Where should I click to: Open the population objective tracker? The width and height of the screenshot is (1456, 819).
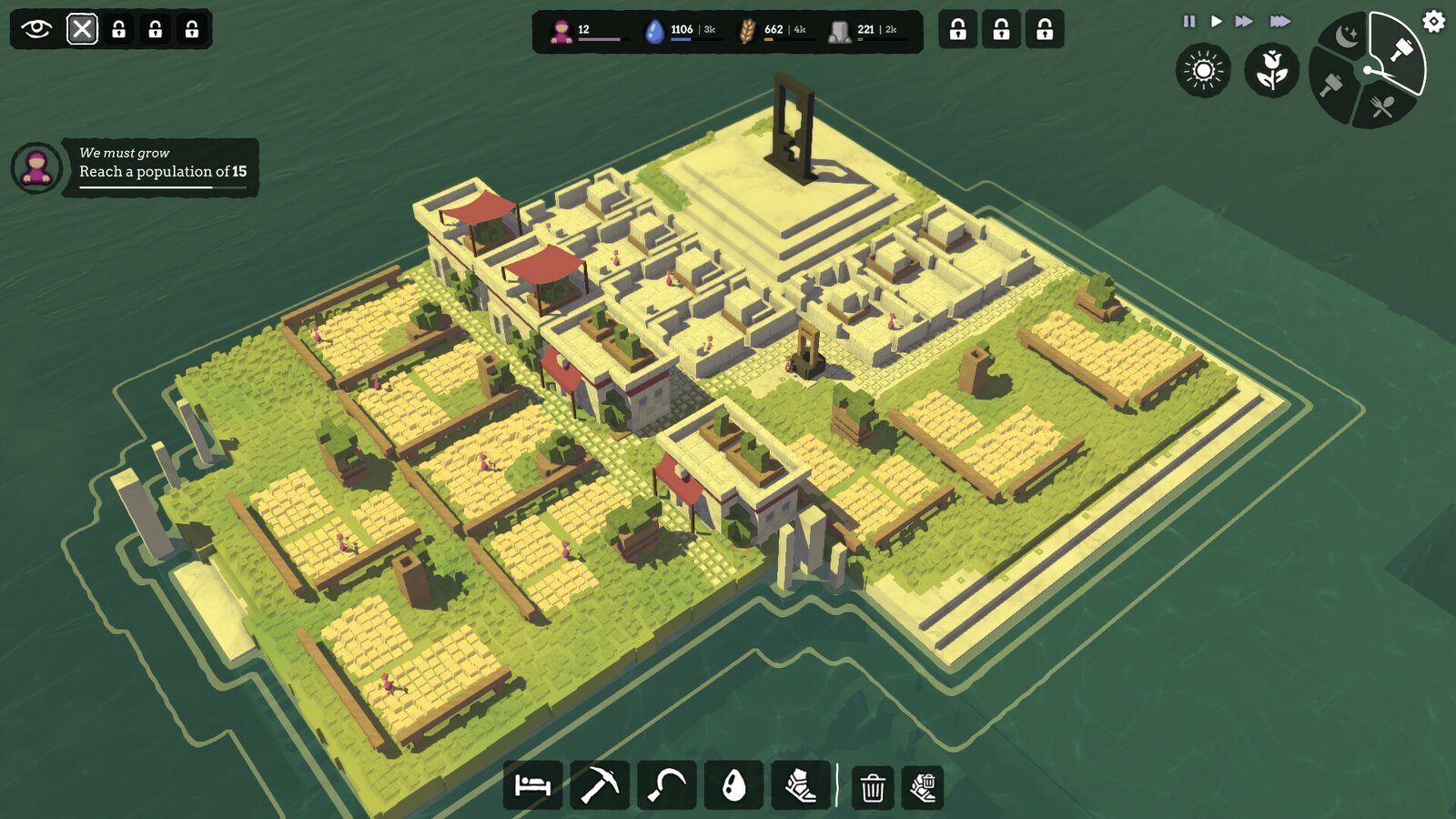(x=160, y=167)
